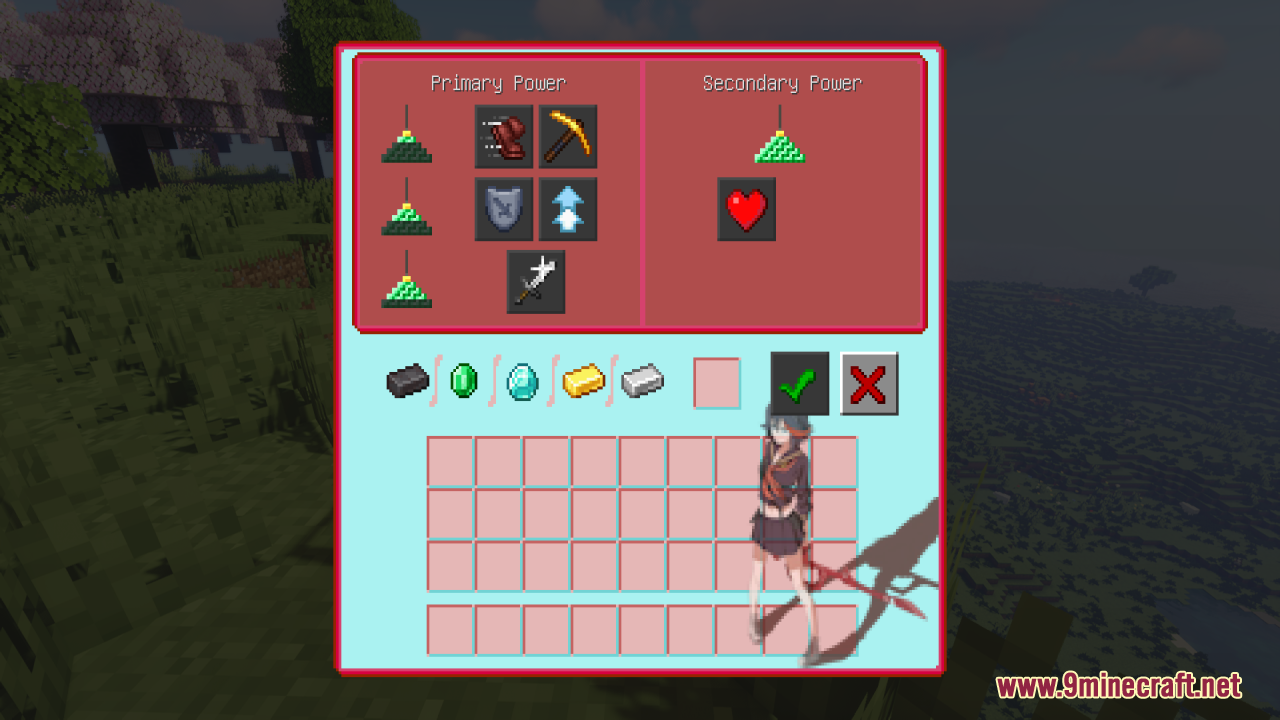Viewport: 1280px width, 720px height.
Task: Select the upward arrow speed boost icon
Action: pos(567,209)
